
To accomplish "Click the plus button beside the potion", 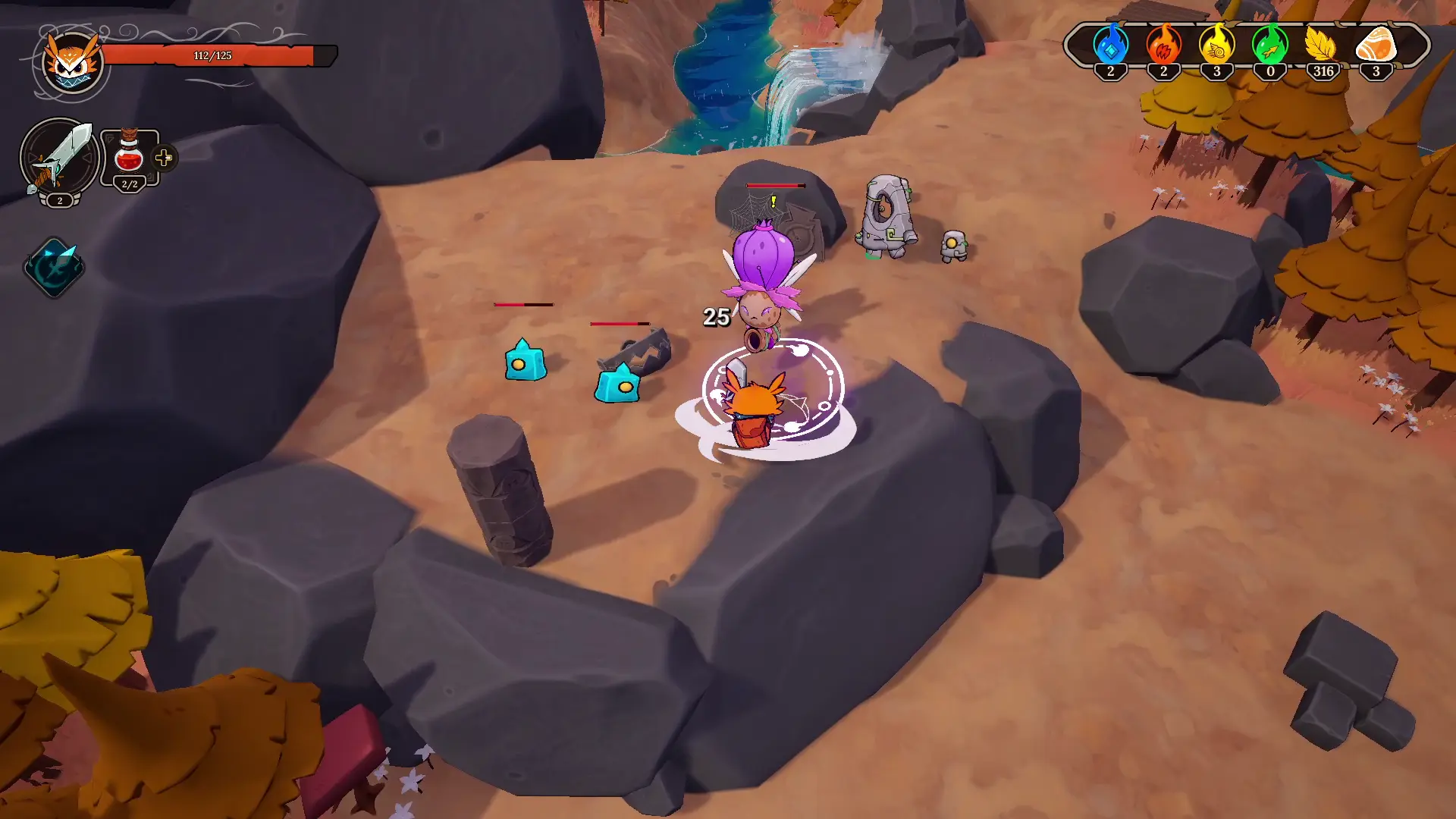I will (x=164, y=158).
